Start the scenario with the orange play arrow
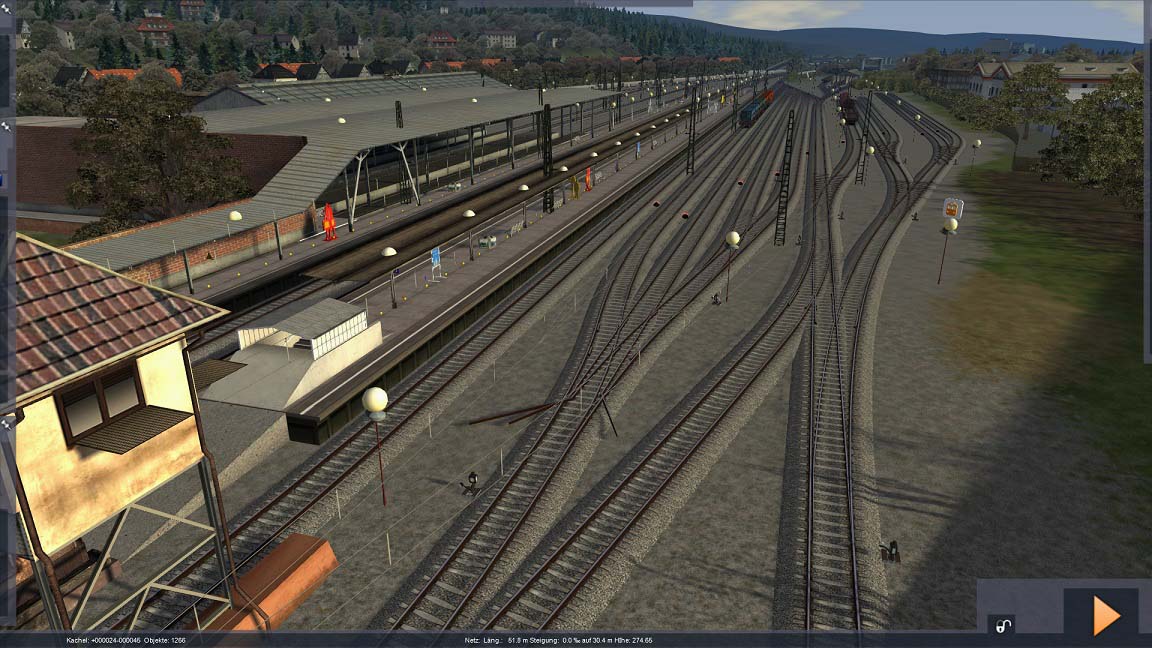This screenshot has height=648, width=1152. 1104,615
